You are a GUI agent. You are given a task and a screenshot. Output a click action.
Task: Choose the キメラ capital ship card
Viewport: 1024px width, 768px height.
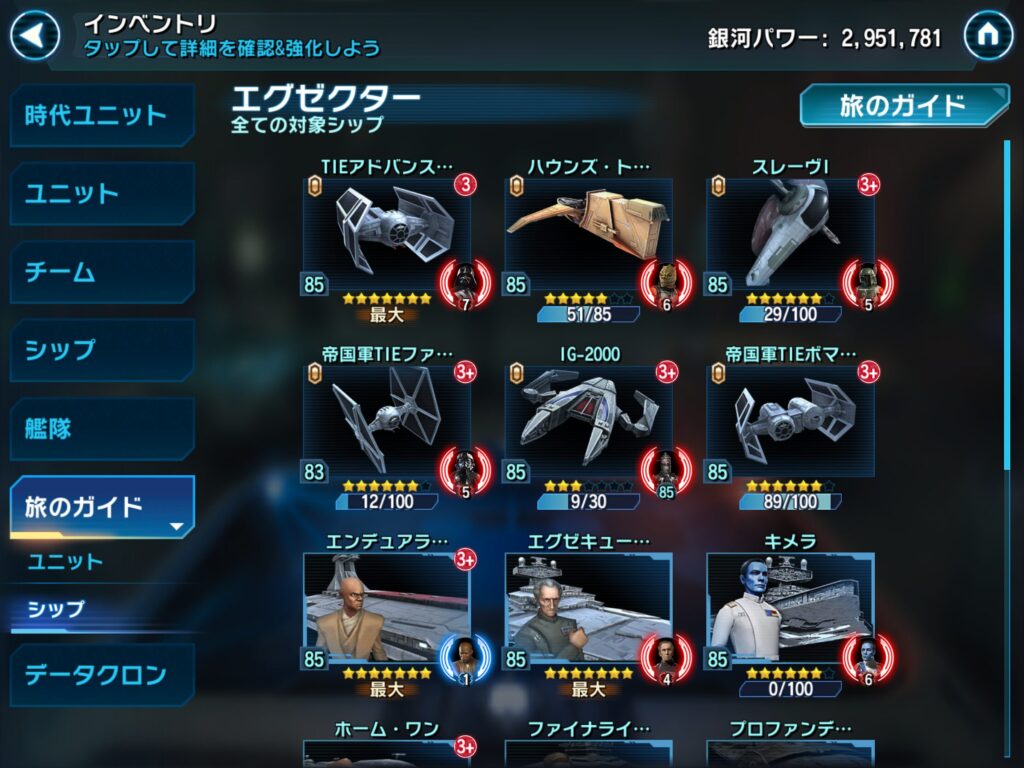pyautogui.click(x=790, y=609)
